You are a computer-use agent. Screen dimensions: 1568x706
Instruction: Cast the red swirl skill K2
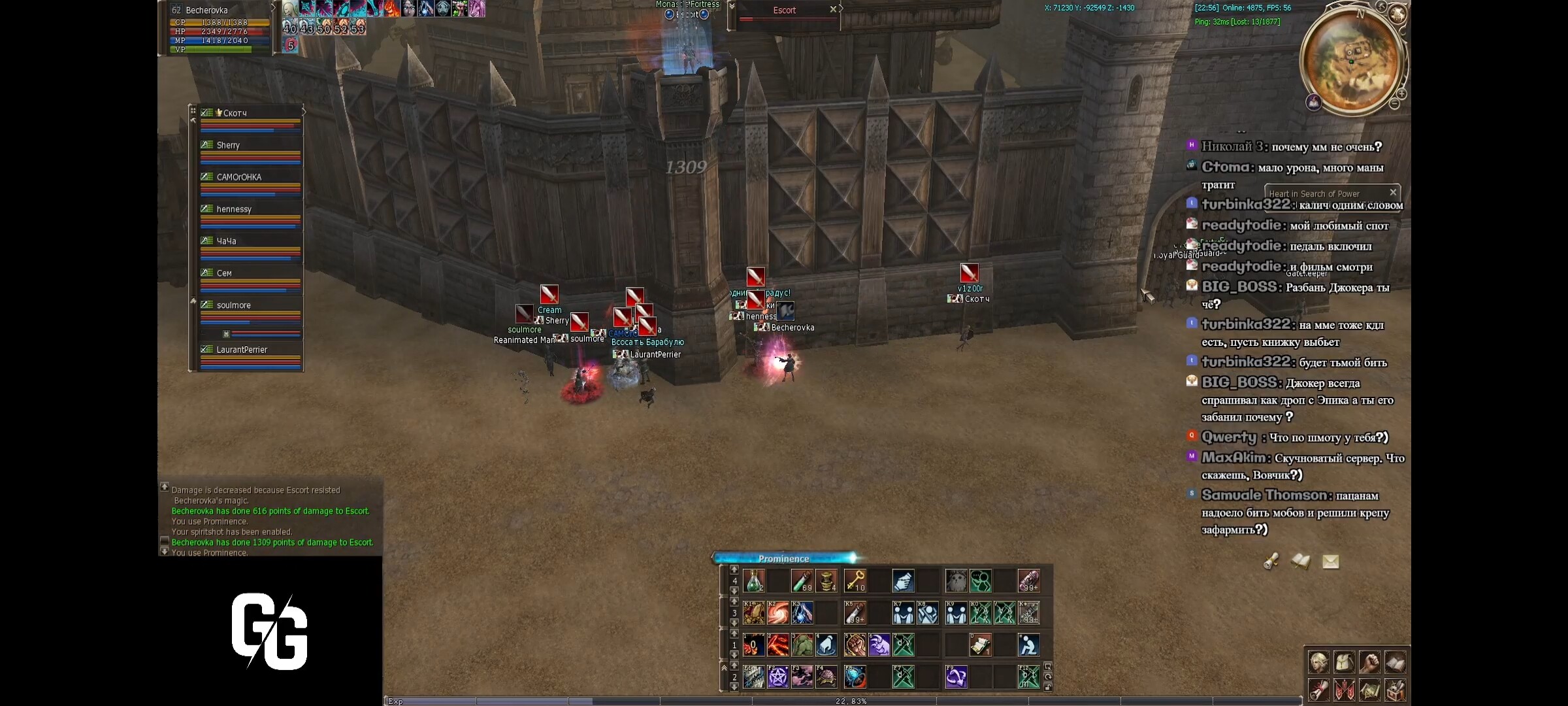click(x=777, y=613)
